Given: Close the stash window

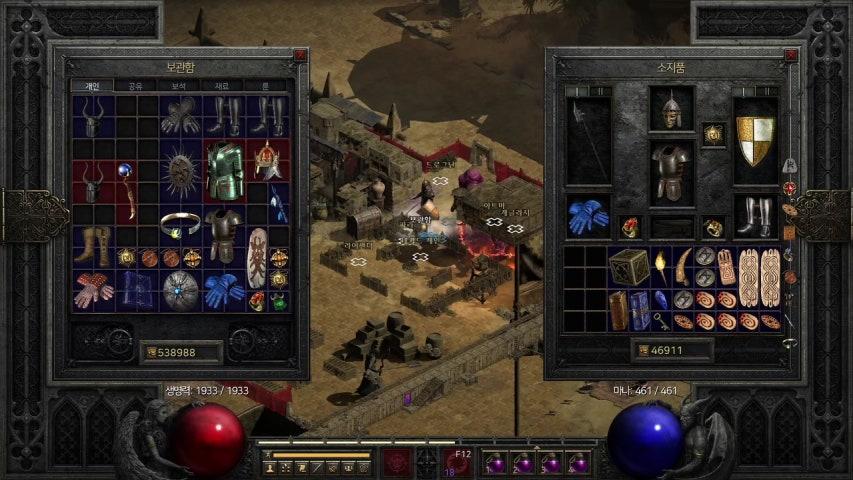Looking at the screenshot, I should pos(300,55).
